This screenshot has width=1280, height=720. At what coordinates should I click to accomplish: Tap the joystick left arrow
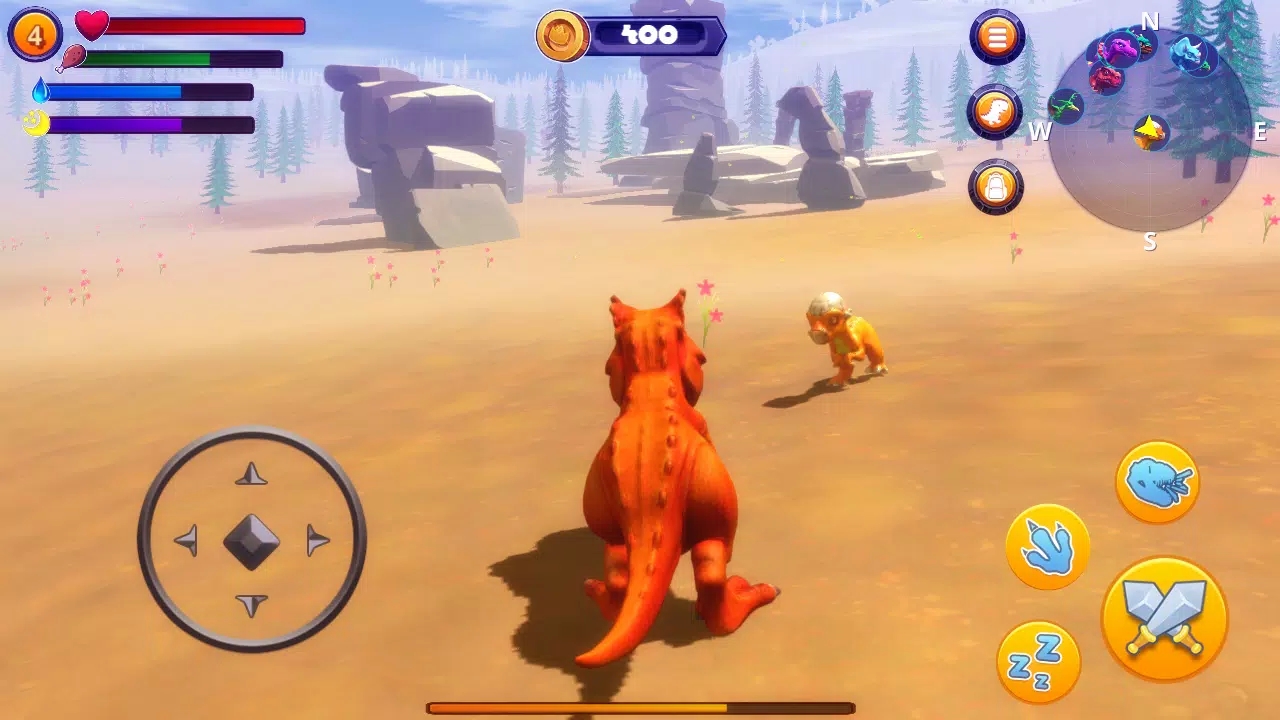pyautogui.click(x=186, y=542)
